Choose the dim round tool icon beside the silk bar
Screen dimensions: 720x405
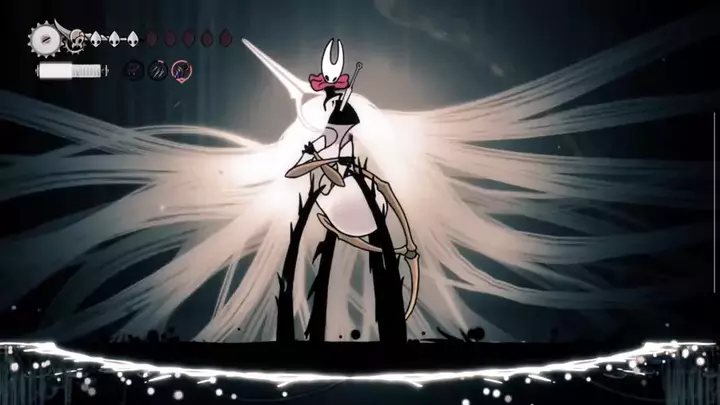click(x=134, y=70)
